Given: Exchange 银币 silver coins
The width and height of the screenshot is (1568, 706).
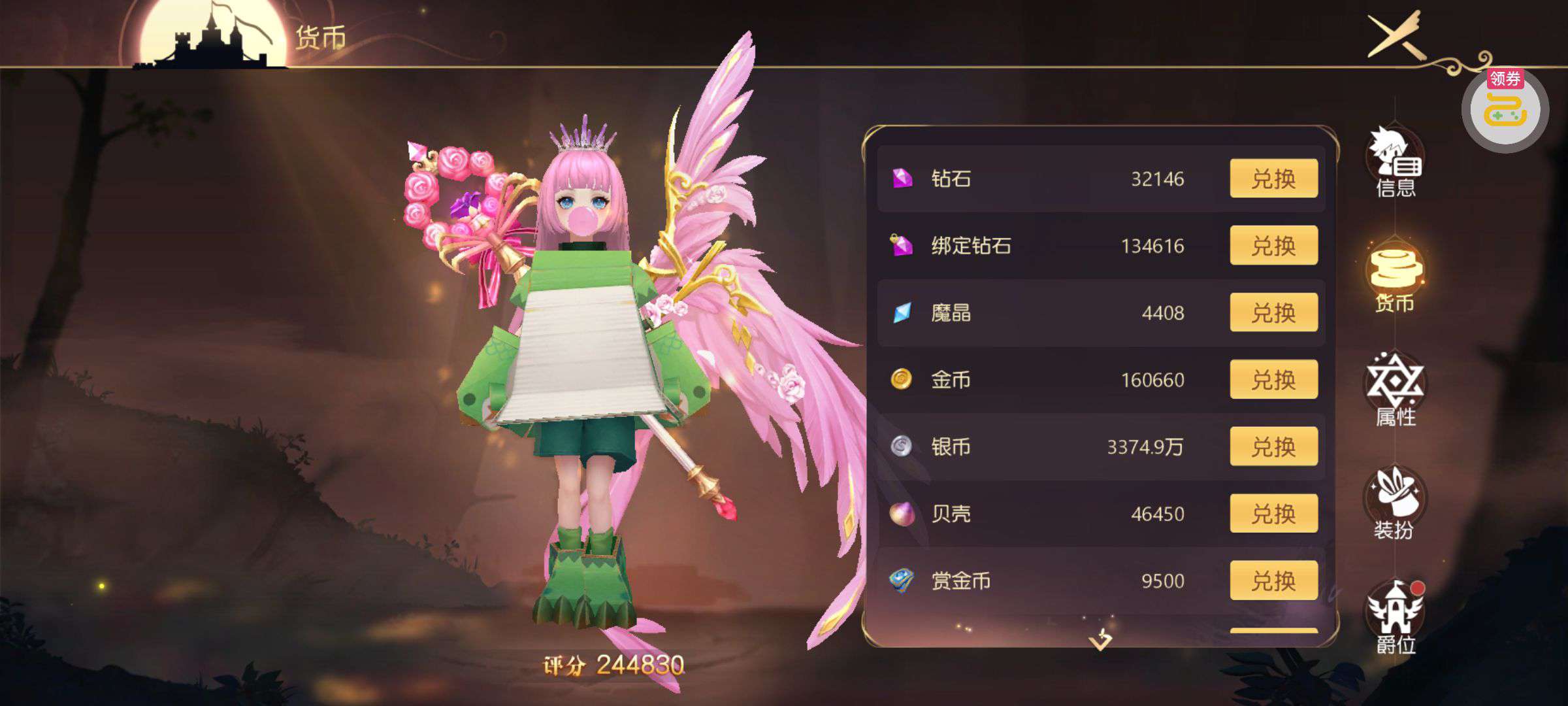Looking at the screenshot, I should pyautogui.click(x=1273, y=446).
